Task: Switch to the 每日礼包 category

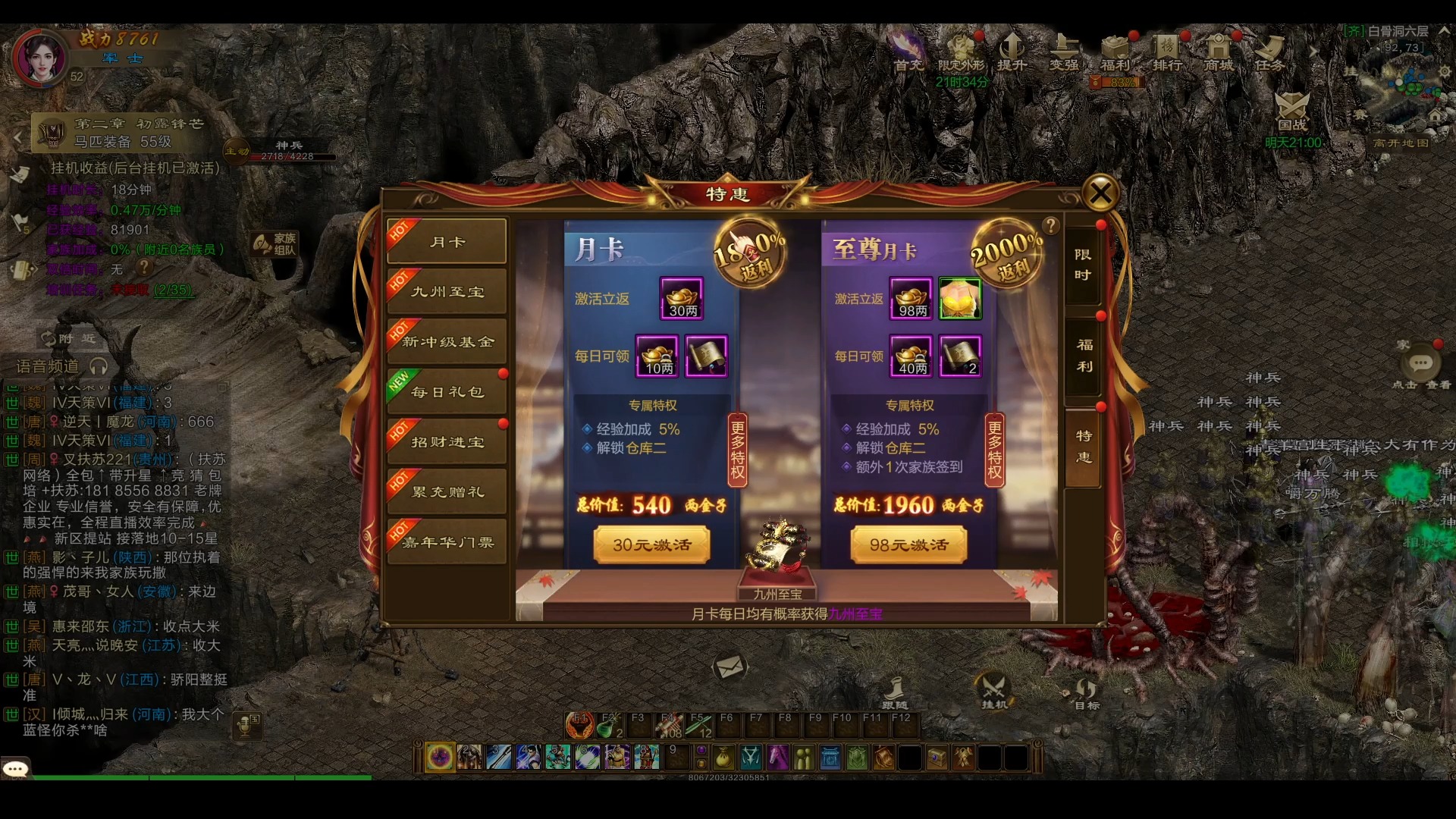Action: pos(447,392)
